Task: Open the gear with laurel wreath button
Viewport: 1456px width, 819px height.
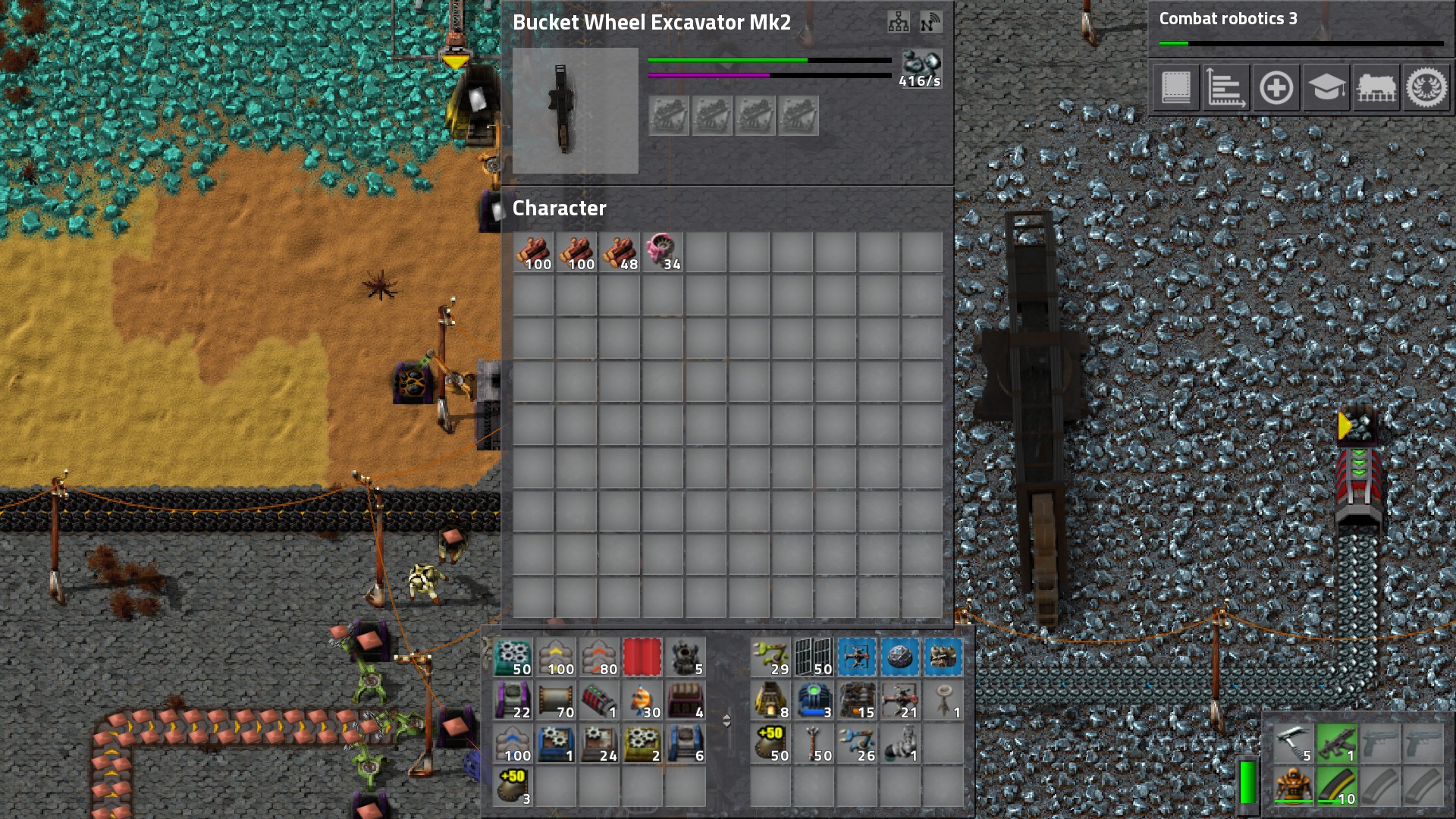Action: click(x=1426, y=88)
